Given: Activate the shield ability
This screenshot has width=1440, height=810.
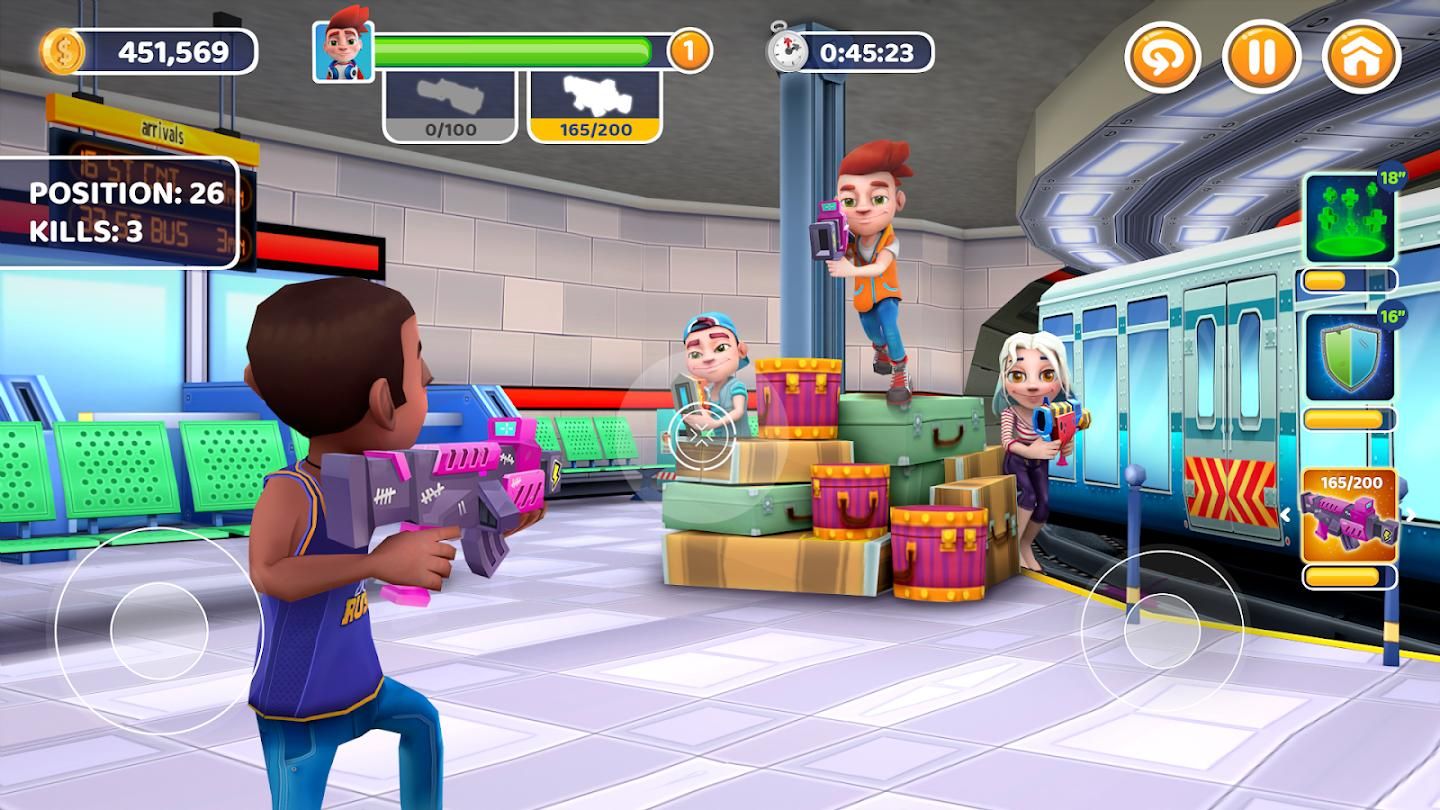Looking at the screenshot, I should point(1350,358).
